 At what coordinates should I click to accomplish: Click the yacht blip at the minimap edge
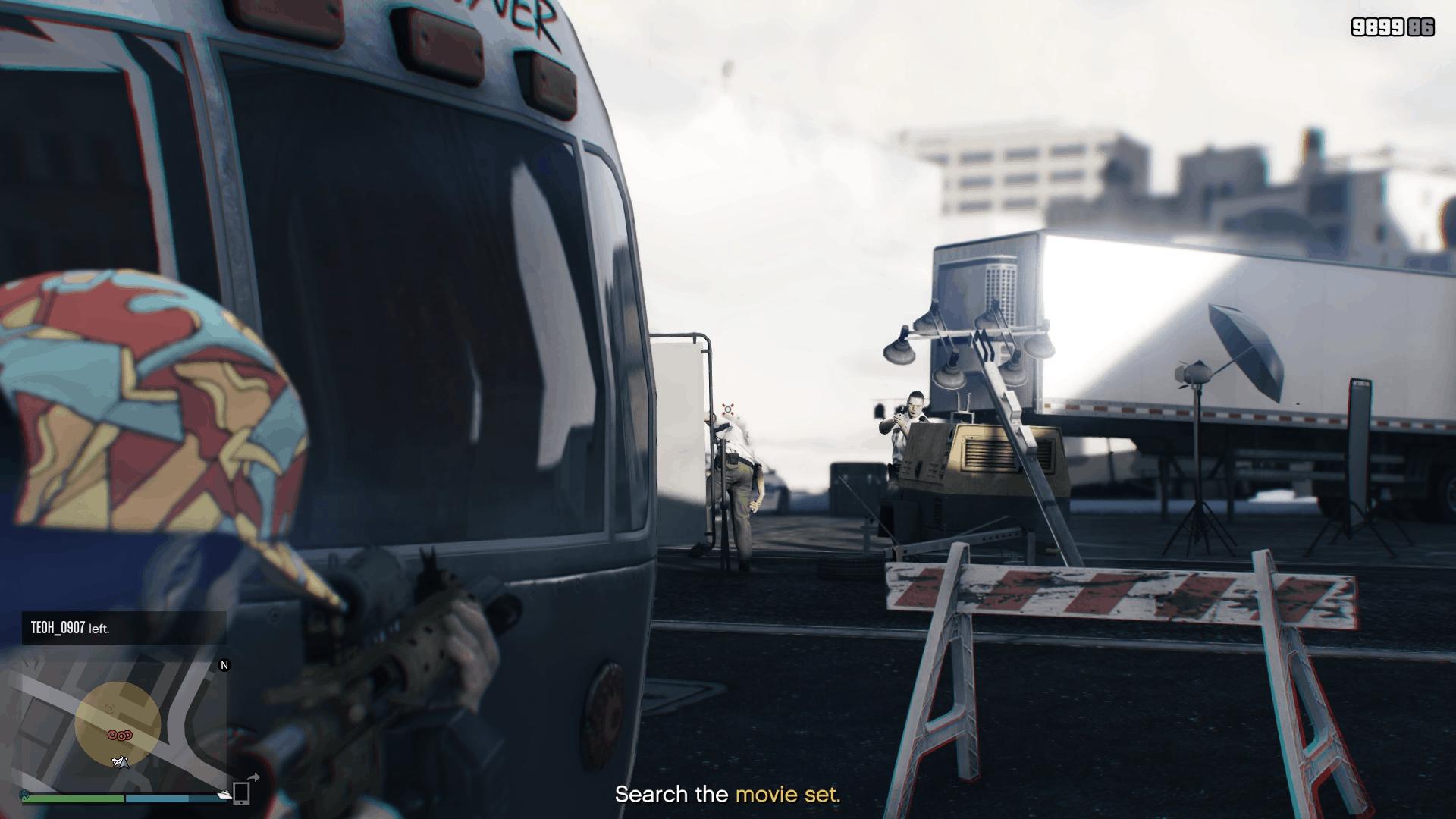coord(224,794)
